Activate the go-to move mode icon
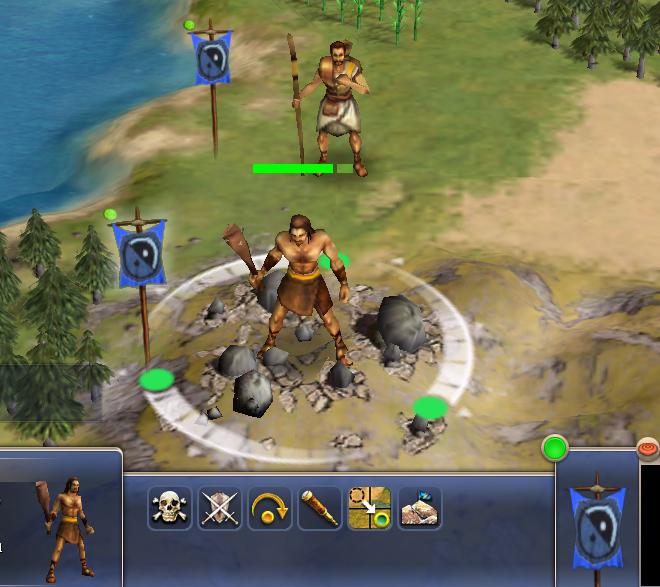 tap(369, 509)
